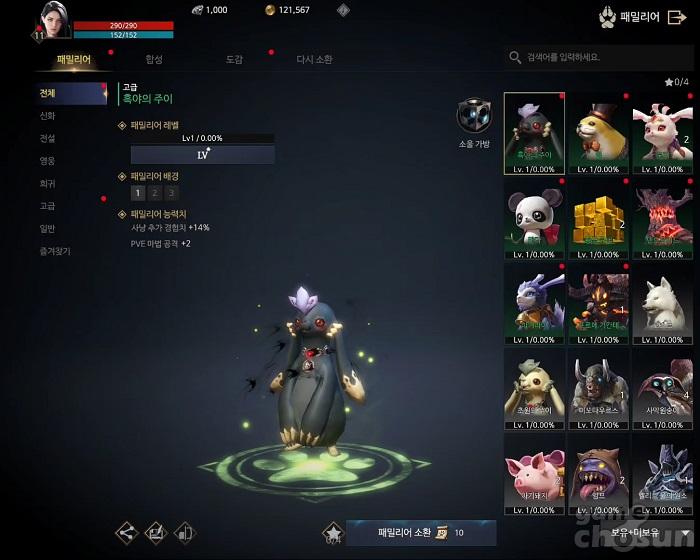The width and height of the screenshot is (700, 560).
Task: Filter familiars by 신화 grade
Action: tap(48, 116)
